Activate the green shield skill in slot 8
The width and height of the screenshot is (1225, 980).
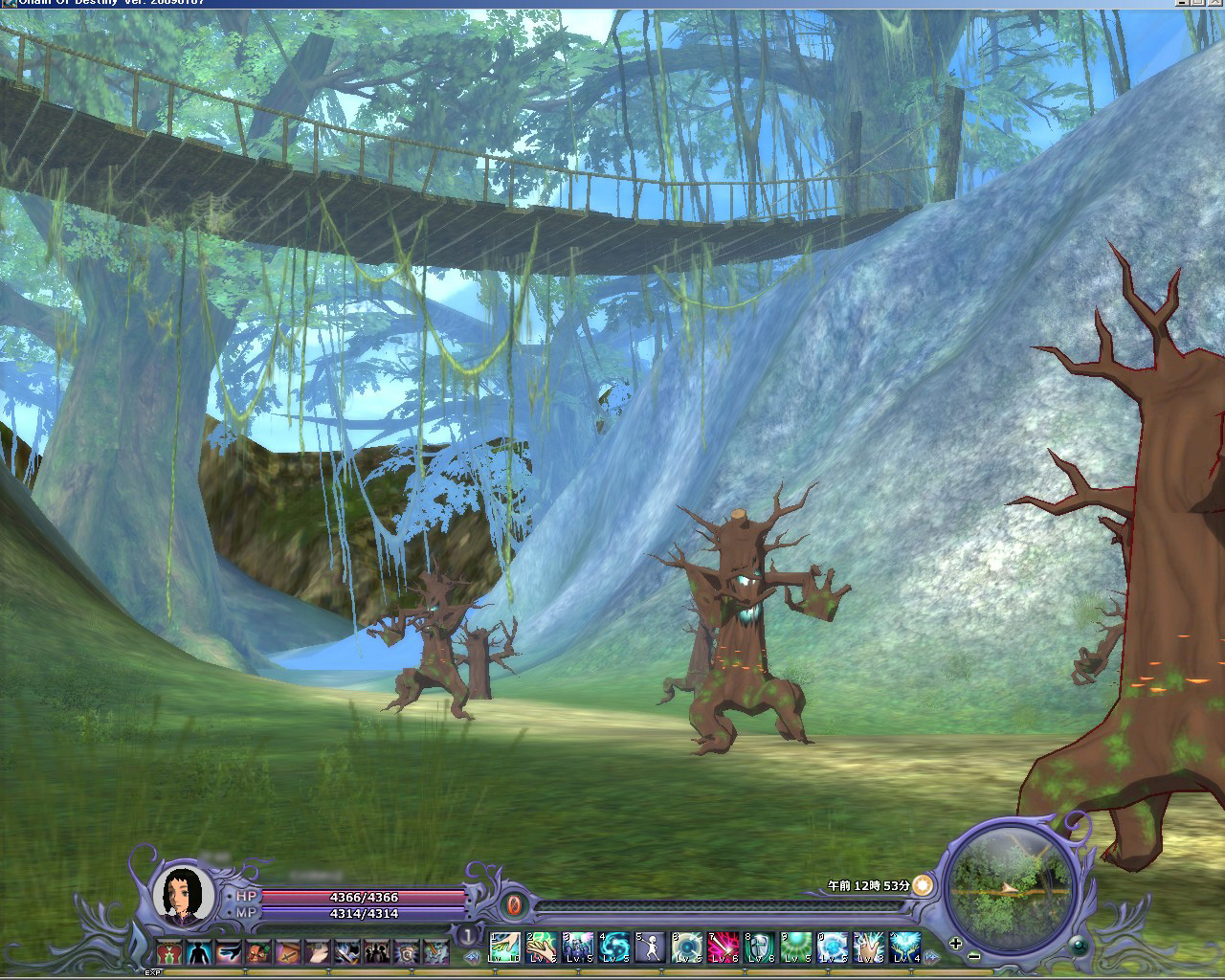point(760,947)
